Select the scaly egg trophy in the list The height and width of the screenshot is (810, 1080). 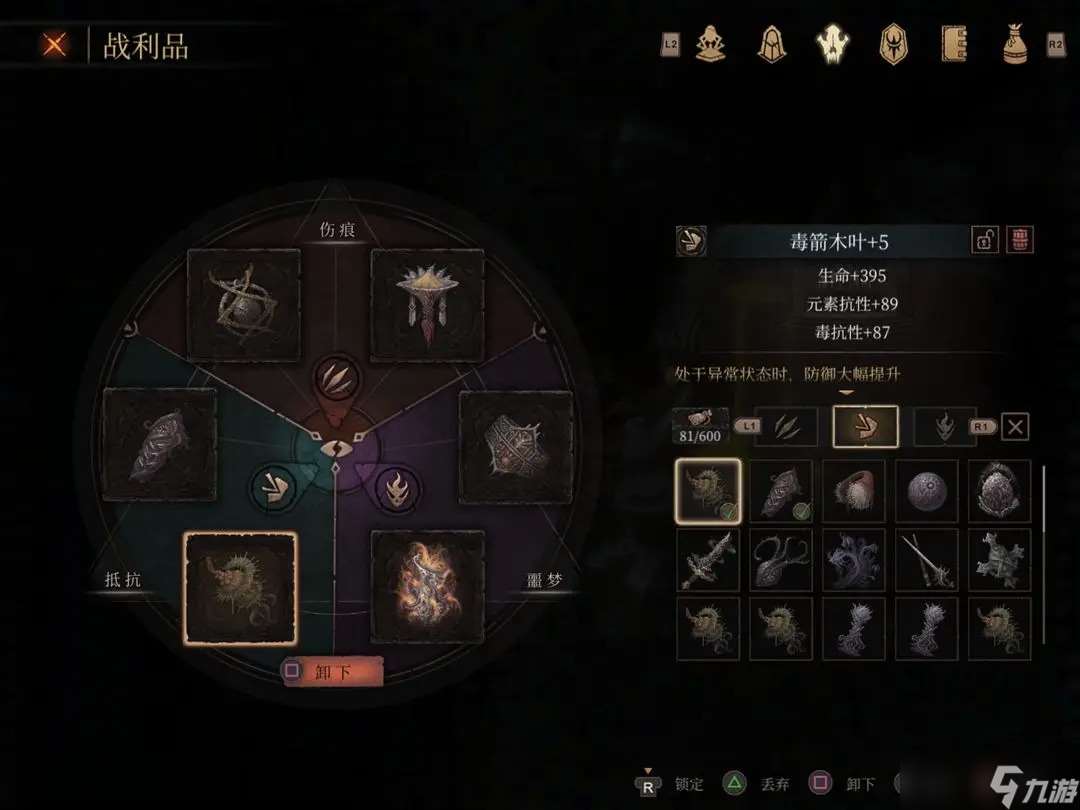coord(1000,491)
